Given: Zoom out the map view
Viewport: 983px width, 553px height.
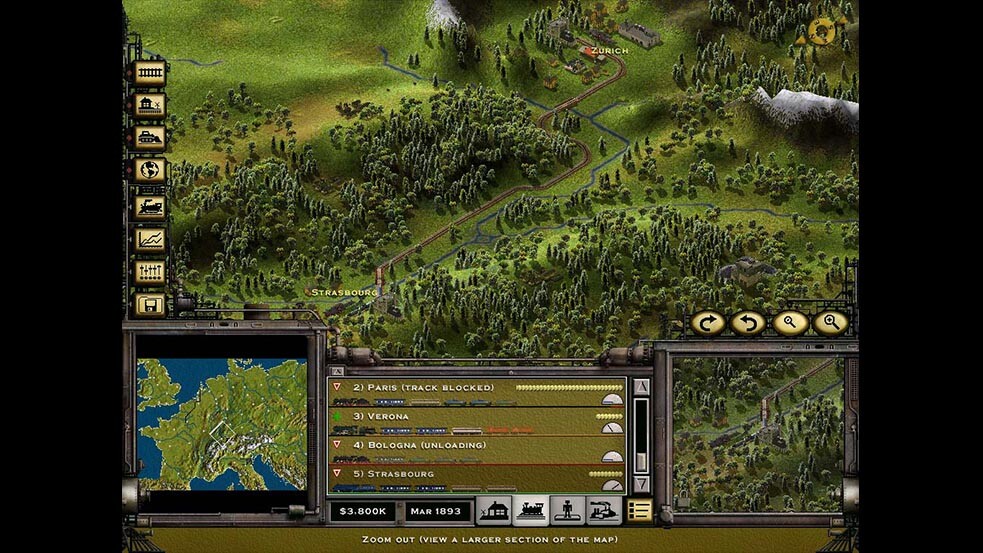Looking at the screenshot, I should (789, 323).
